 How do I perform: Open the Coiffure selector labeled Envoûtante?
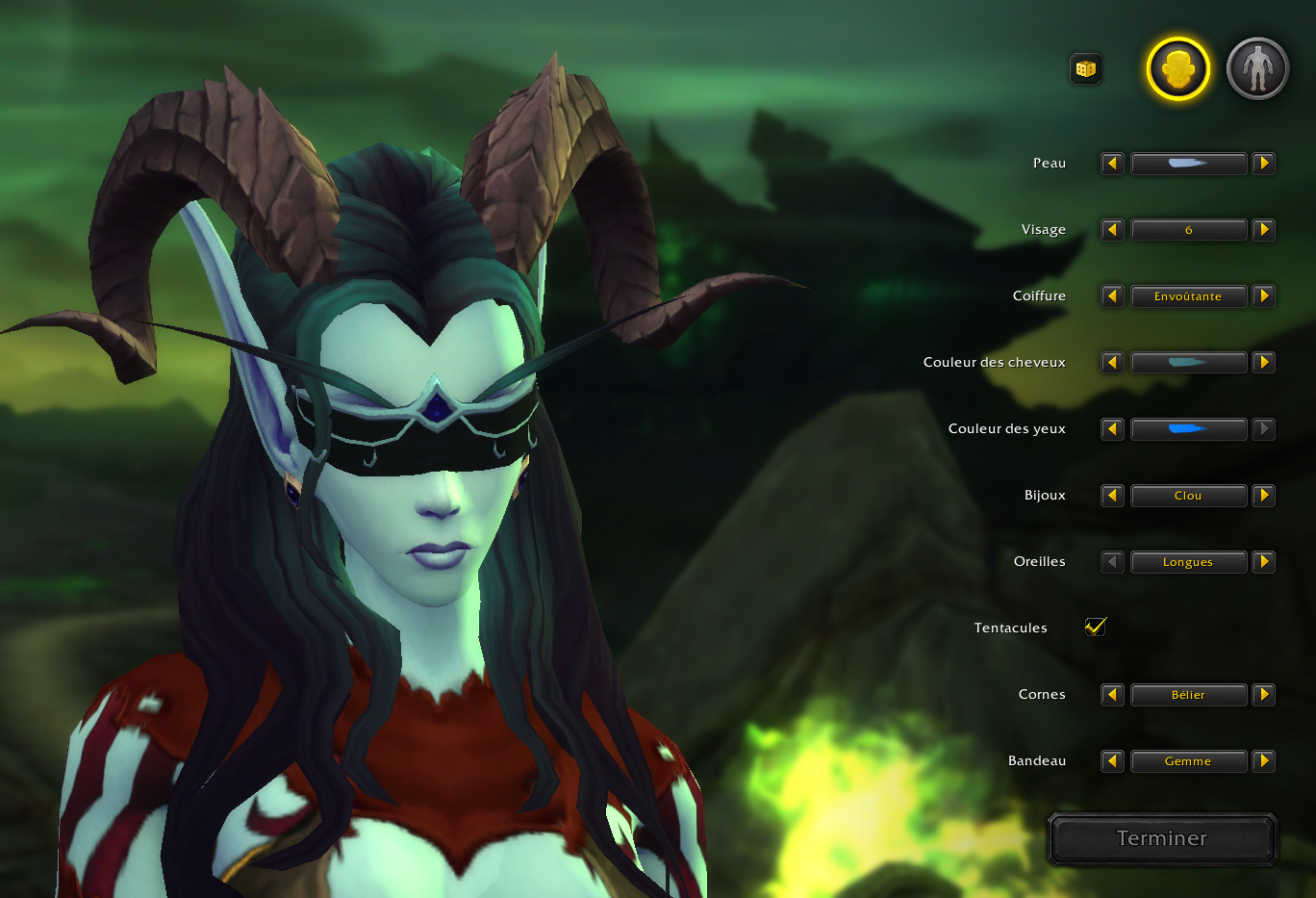pos(1189,295)
